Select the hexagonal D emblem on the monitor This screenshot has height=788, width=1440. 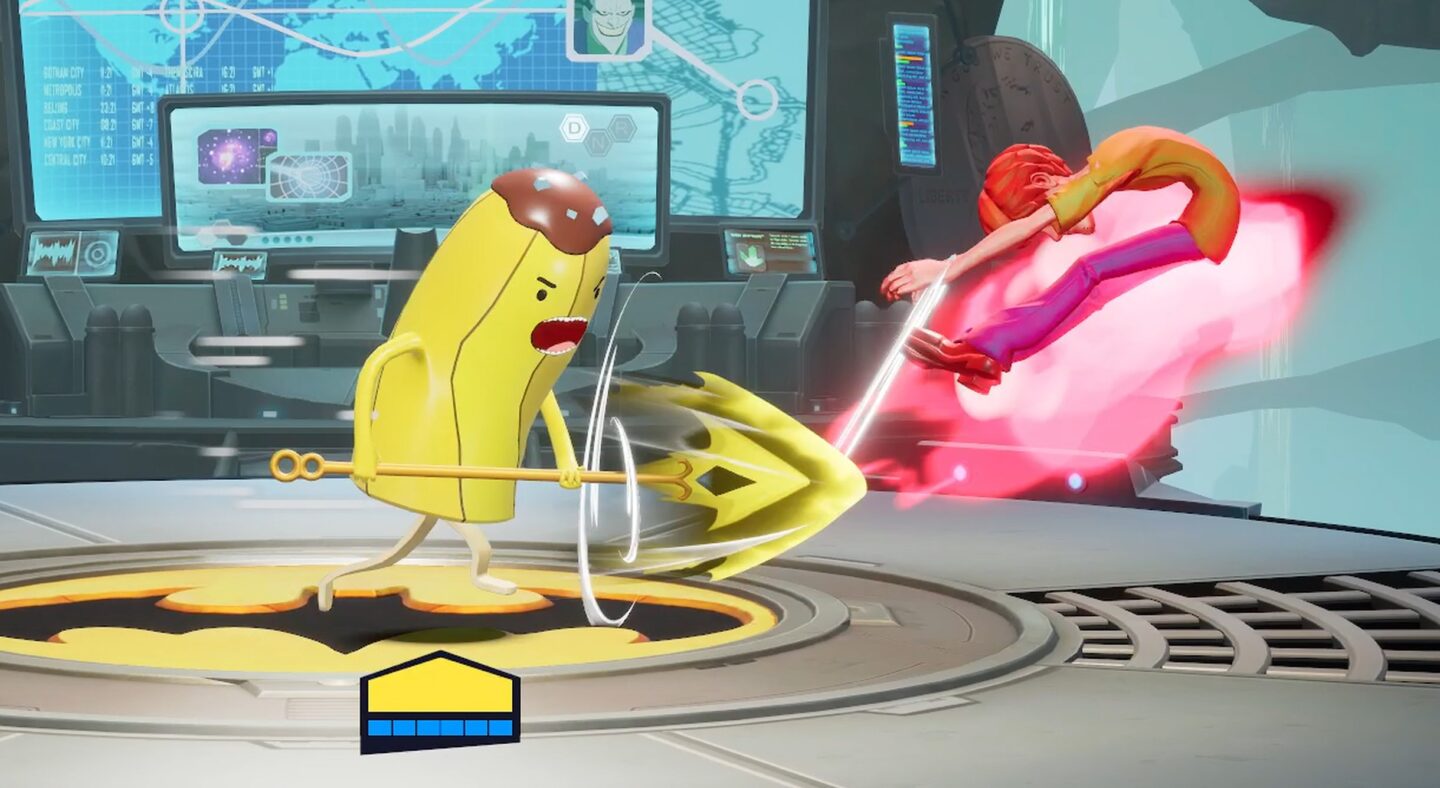click(573, 127)
